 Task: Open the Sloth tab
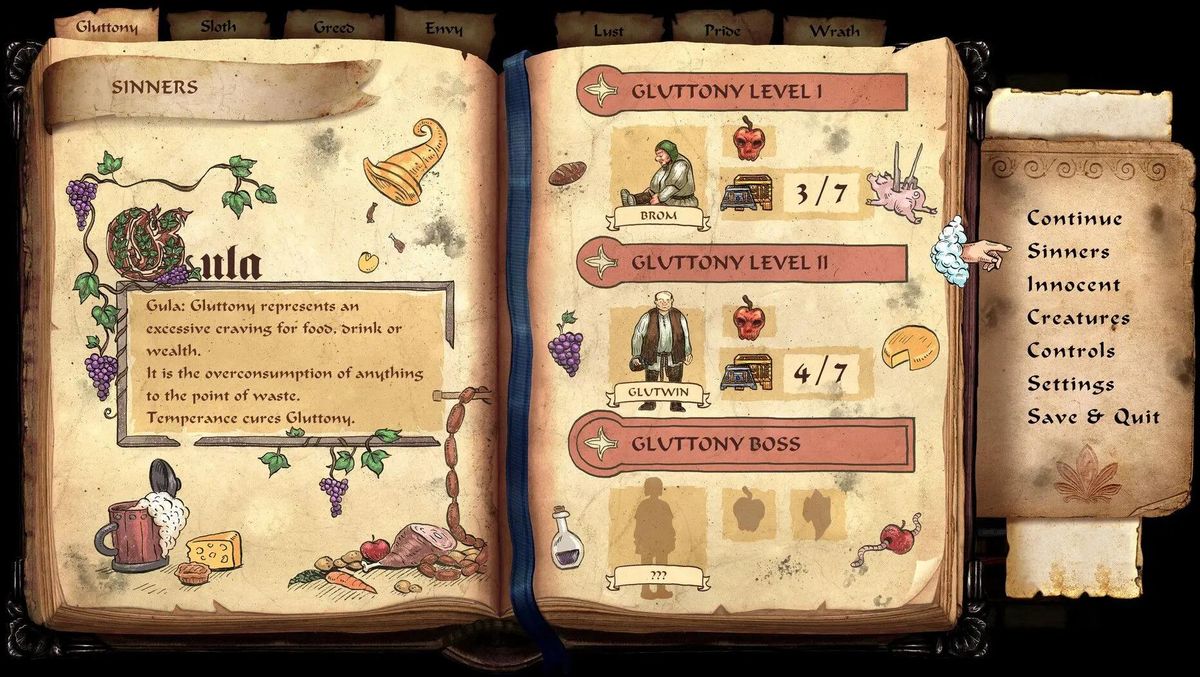coord(218,27)
